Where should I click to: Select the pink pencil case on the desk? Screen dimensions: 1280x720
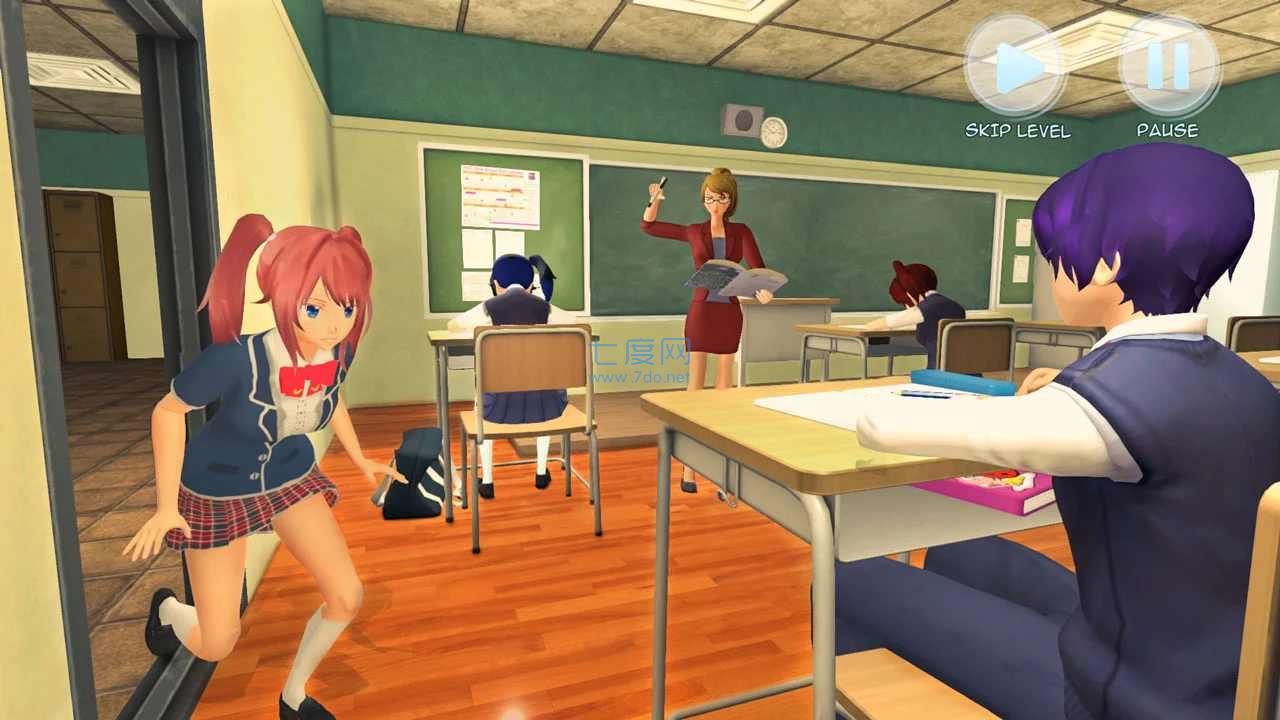(x=985, y=490)
